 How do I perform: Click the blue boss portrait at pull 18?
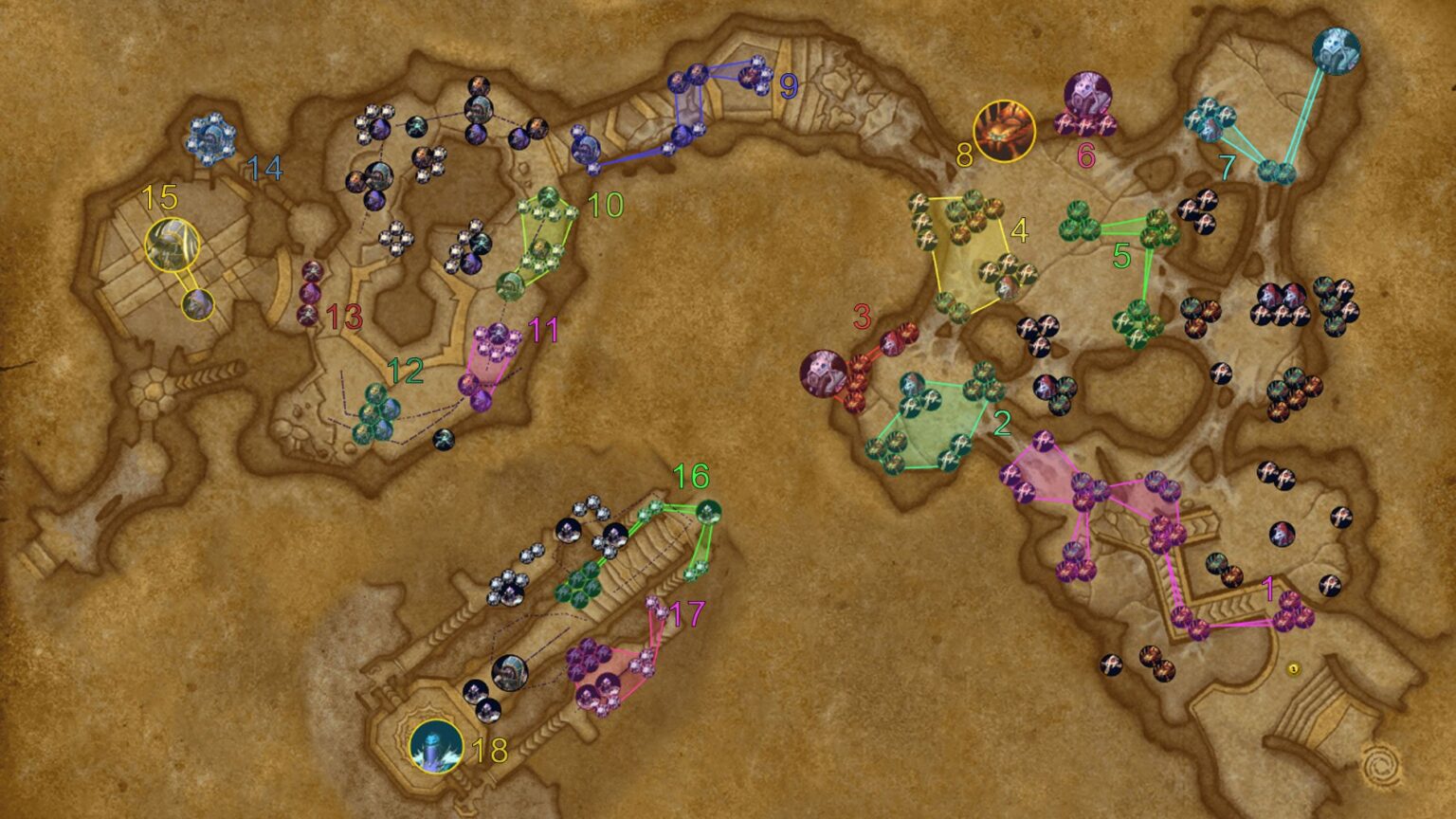[x=436, y=745]
